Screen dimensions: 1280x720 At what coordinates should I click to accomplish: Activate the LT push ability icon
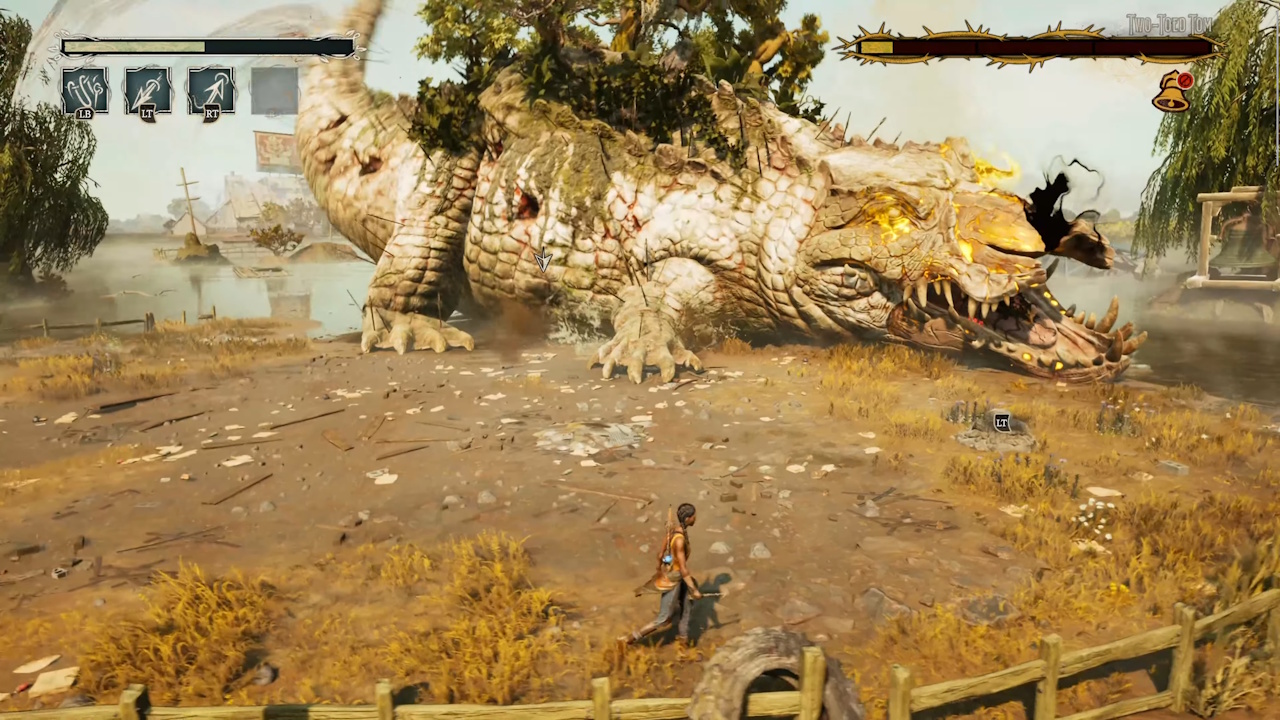point(148,90)
